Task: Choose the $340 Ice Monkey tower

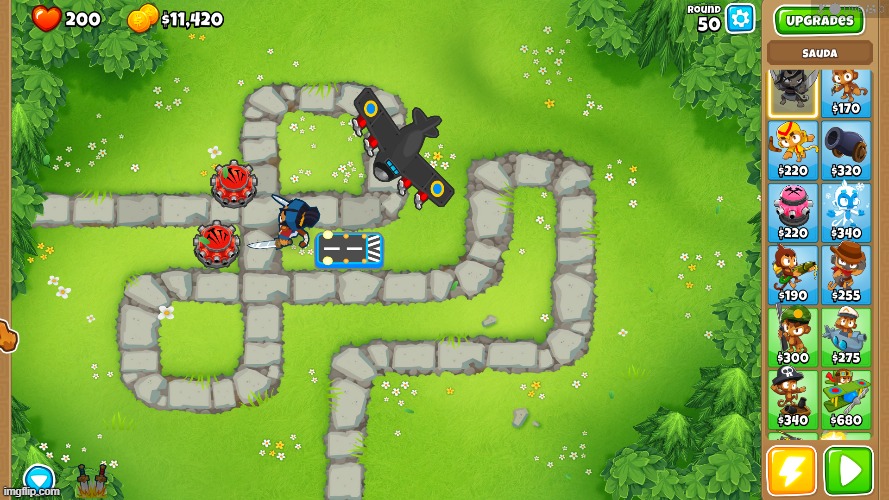Action: (x=846, y=213)
